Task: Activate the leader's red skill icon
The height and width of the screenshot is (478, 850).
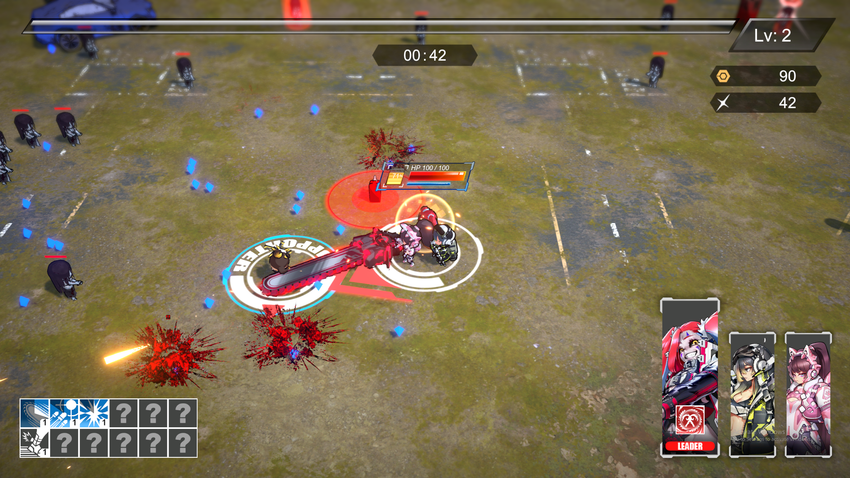Action: point(689,420)
